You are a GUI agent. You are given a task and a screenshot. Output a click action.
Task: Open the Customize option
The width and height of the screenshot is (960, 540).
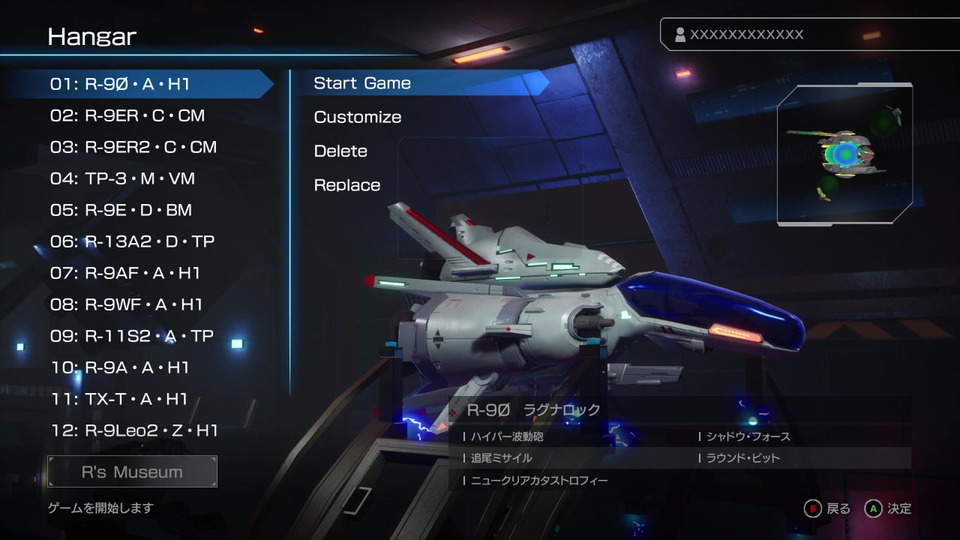[357, 117]
